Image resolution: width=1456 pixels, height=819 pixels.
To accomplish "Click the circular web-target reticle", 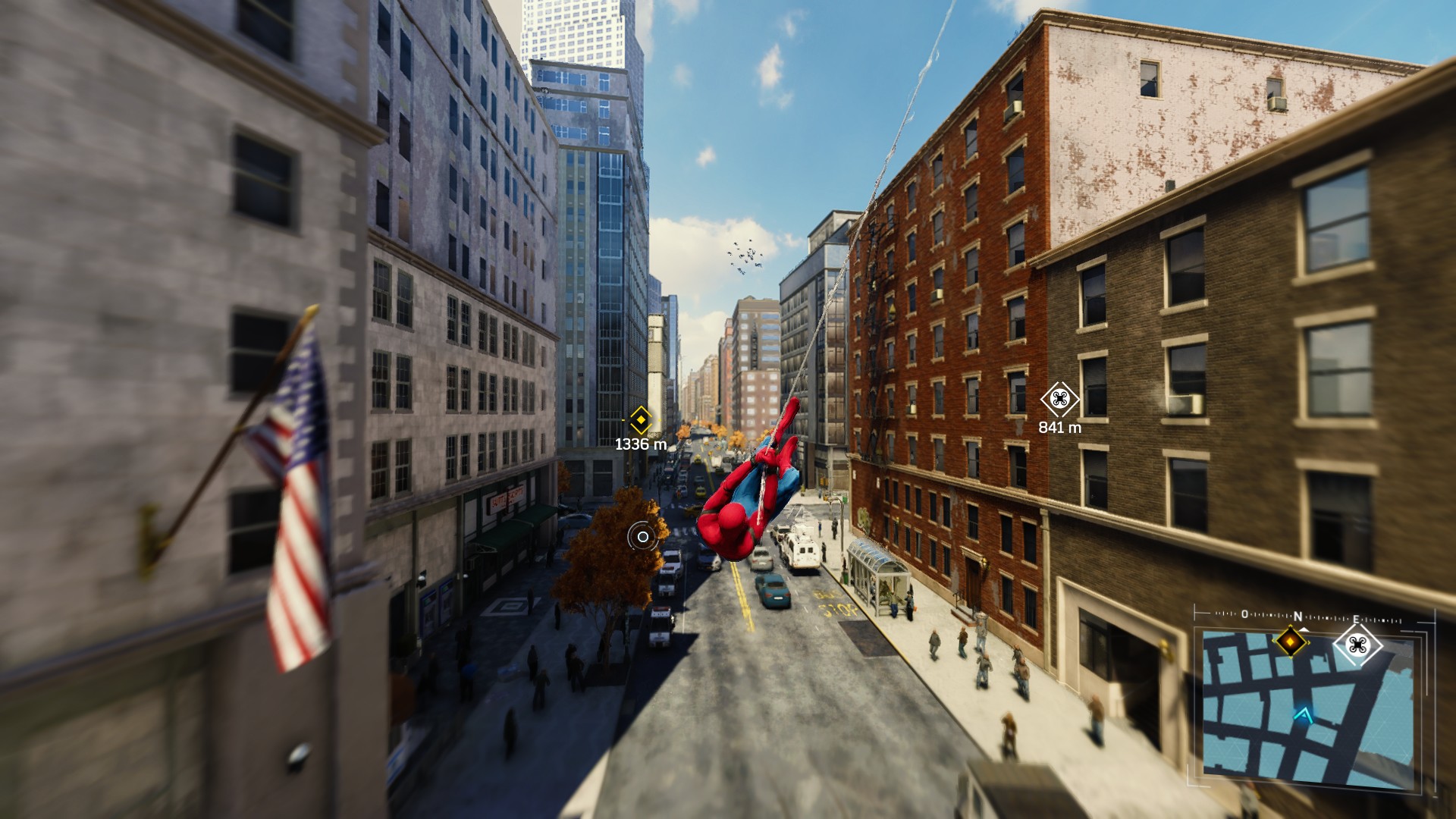I will (642, 537).
